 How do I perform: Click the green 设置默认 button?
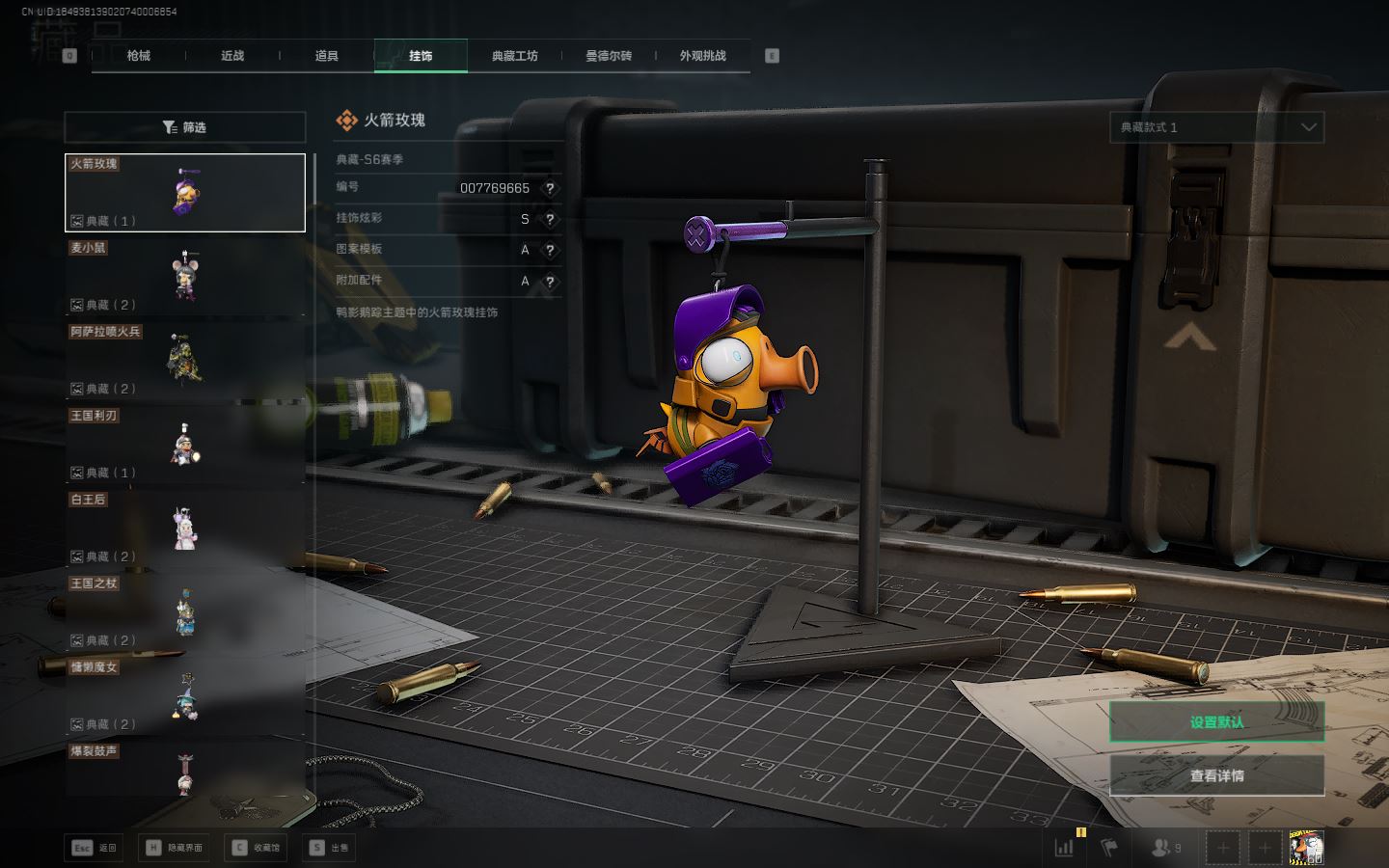pyautogui.click(x=1216, y=721)
